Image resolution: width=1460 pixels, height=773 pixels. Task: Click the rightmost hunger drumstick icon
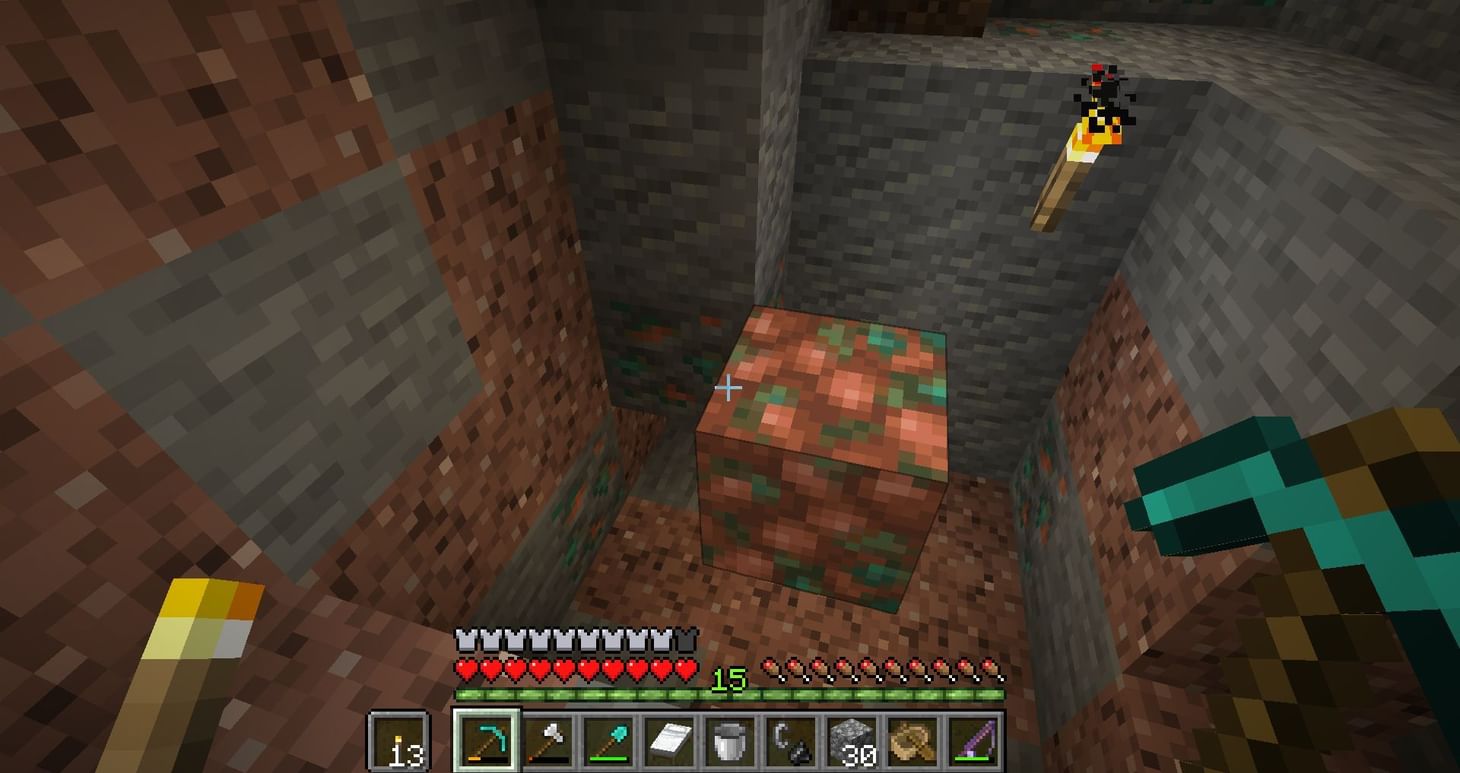[990, 668]
